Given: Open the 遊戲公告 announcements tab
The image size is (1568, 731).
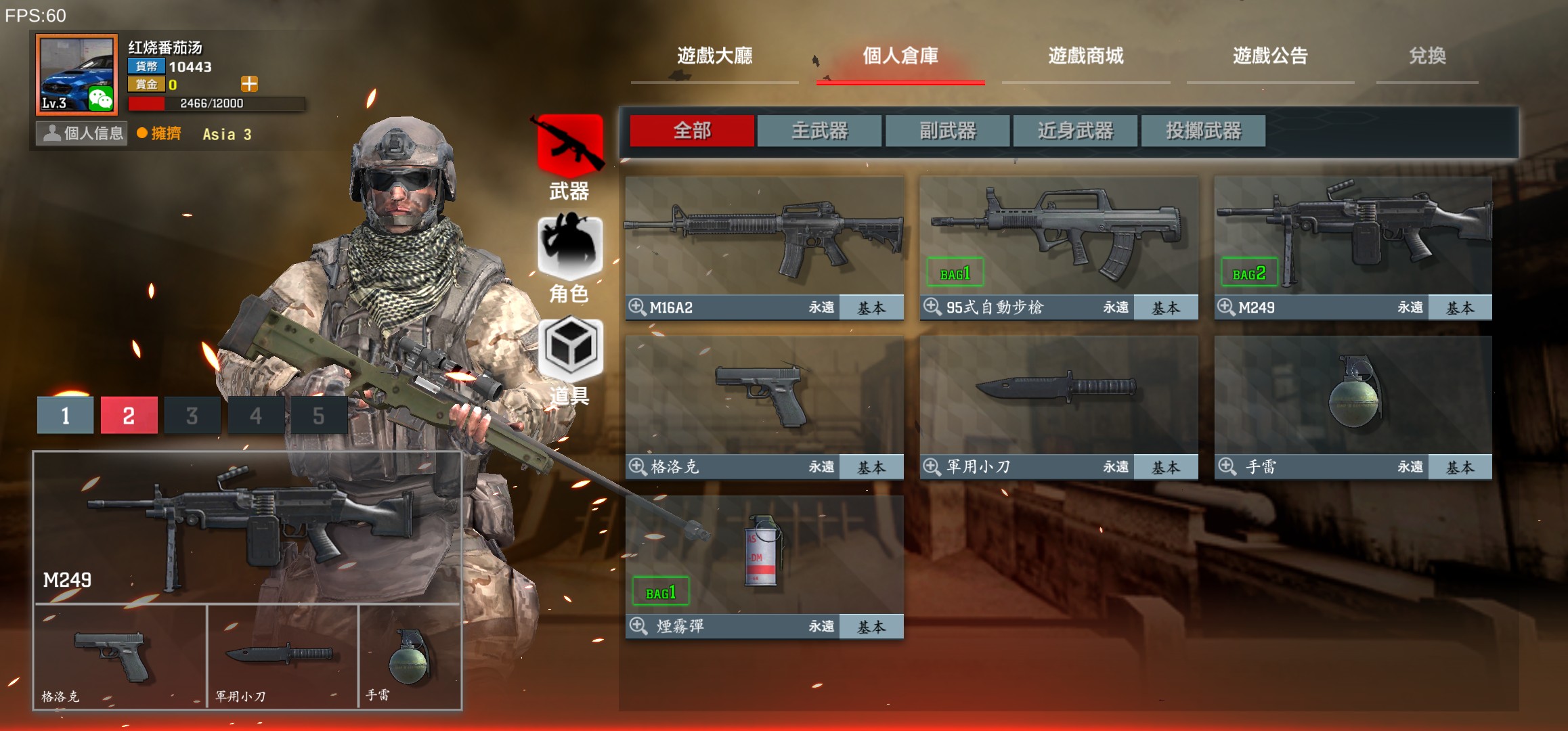Looking at the screenshot, I should point(1270,56).
